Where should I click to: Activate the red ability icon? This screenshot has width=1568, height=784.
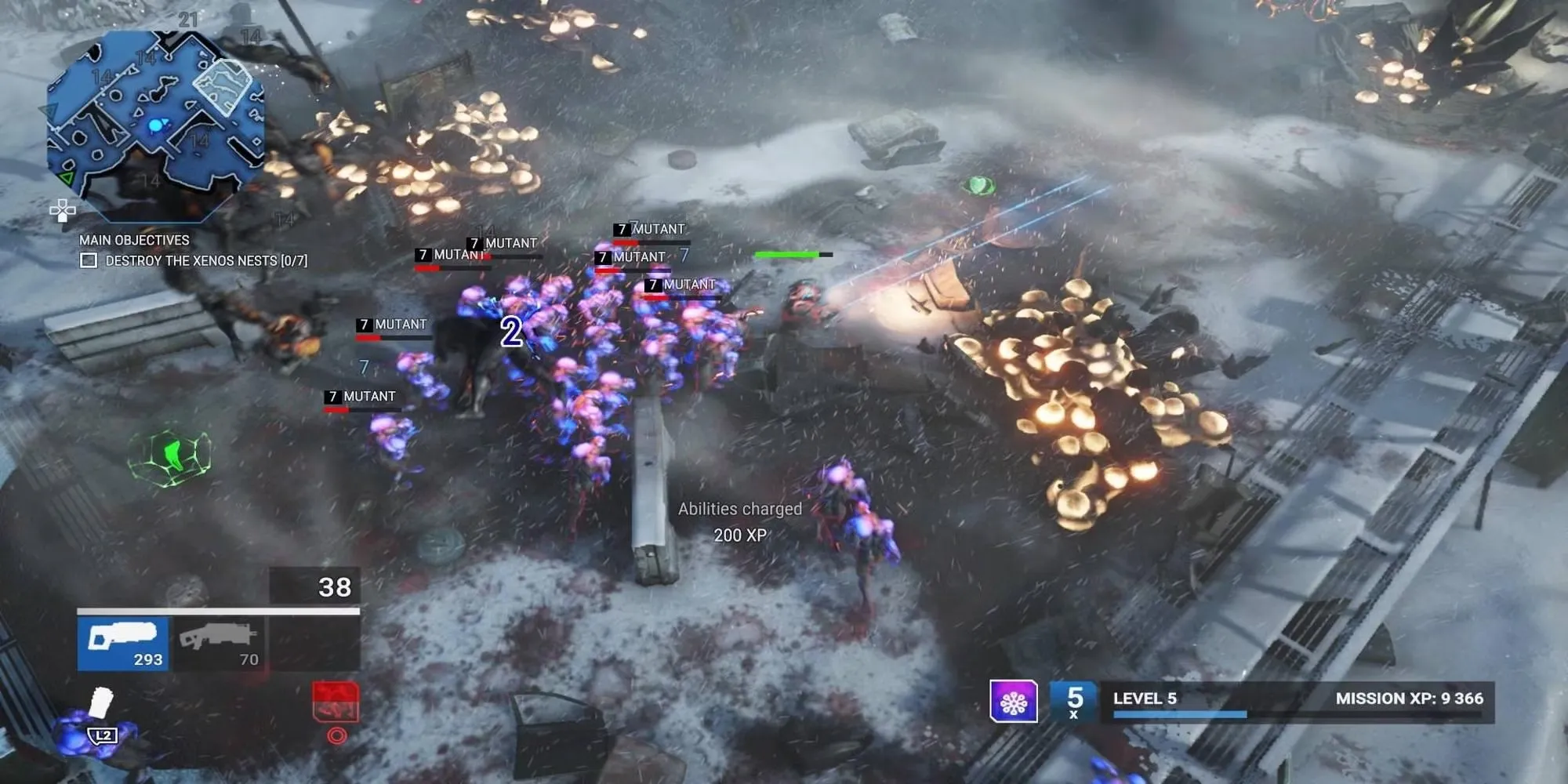coord(336,702)
